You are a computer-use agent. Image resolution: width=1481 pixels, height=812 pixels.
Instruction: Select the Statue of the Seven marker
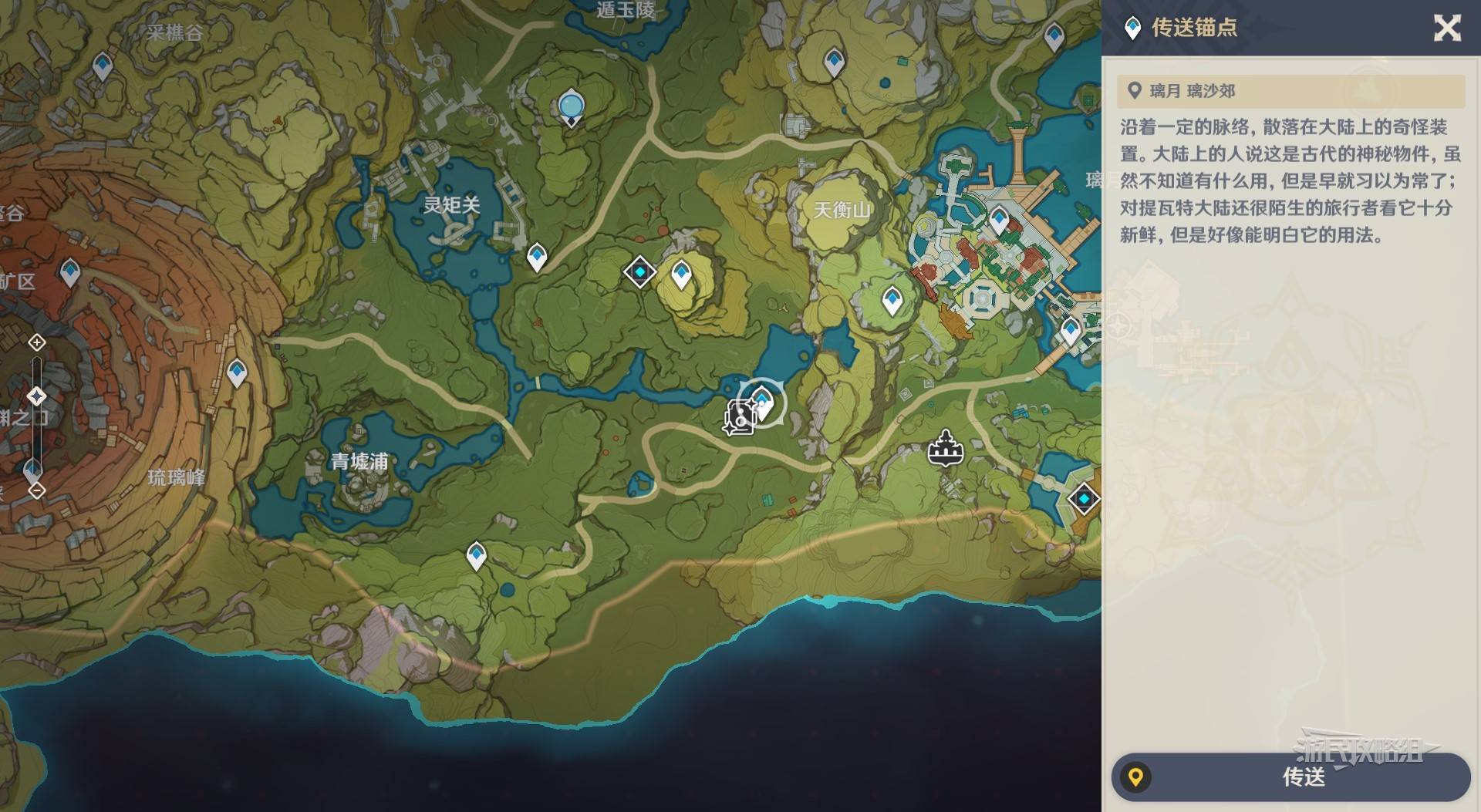coord(571,106)
